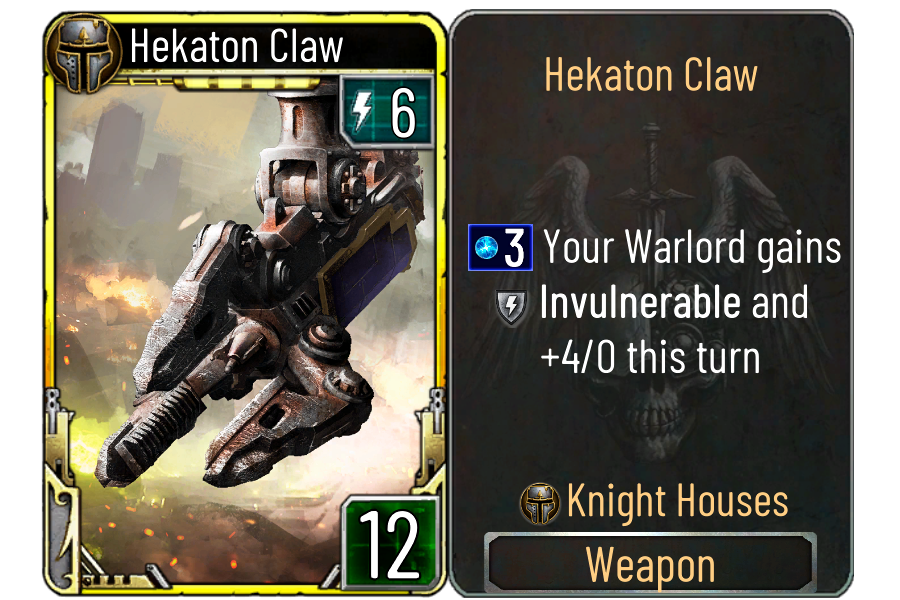Image resolution: width=900 pixels, height=600 pixels.
Task: Select the Knight Houses faction emblem in the info panel
Action: click(540, 504)
